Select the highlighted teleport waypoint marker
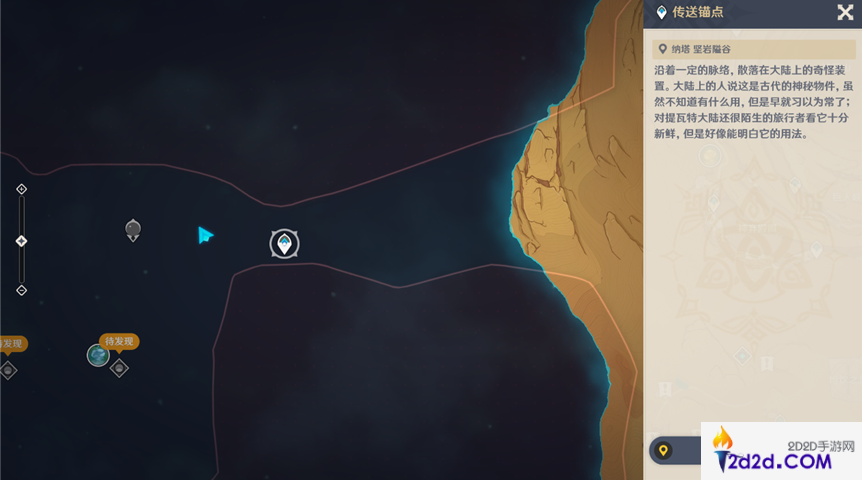862x480 pixels. click(285, 243)
